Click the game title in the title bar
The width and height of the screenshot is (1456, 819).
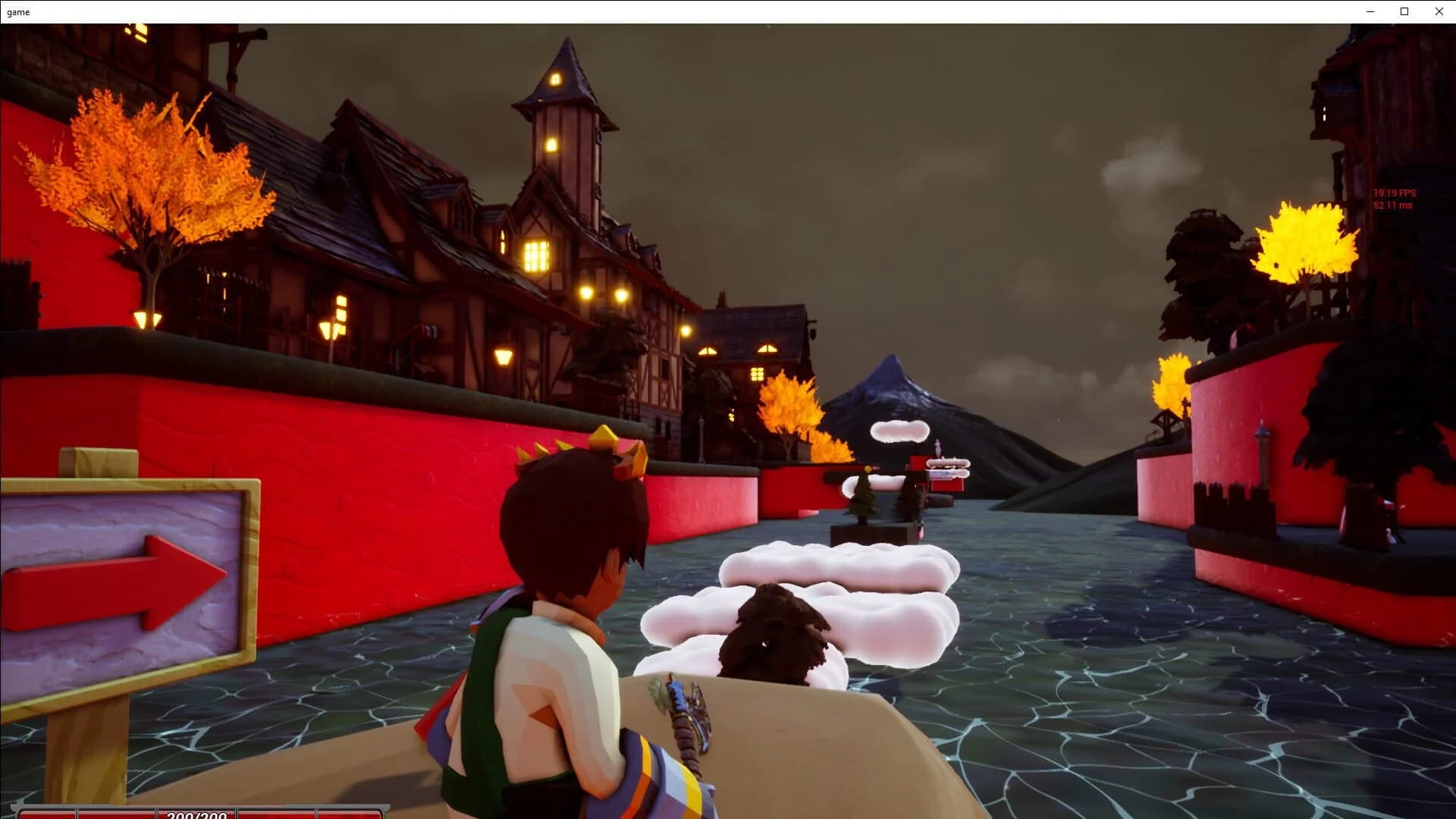[x=17, y=11]
